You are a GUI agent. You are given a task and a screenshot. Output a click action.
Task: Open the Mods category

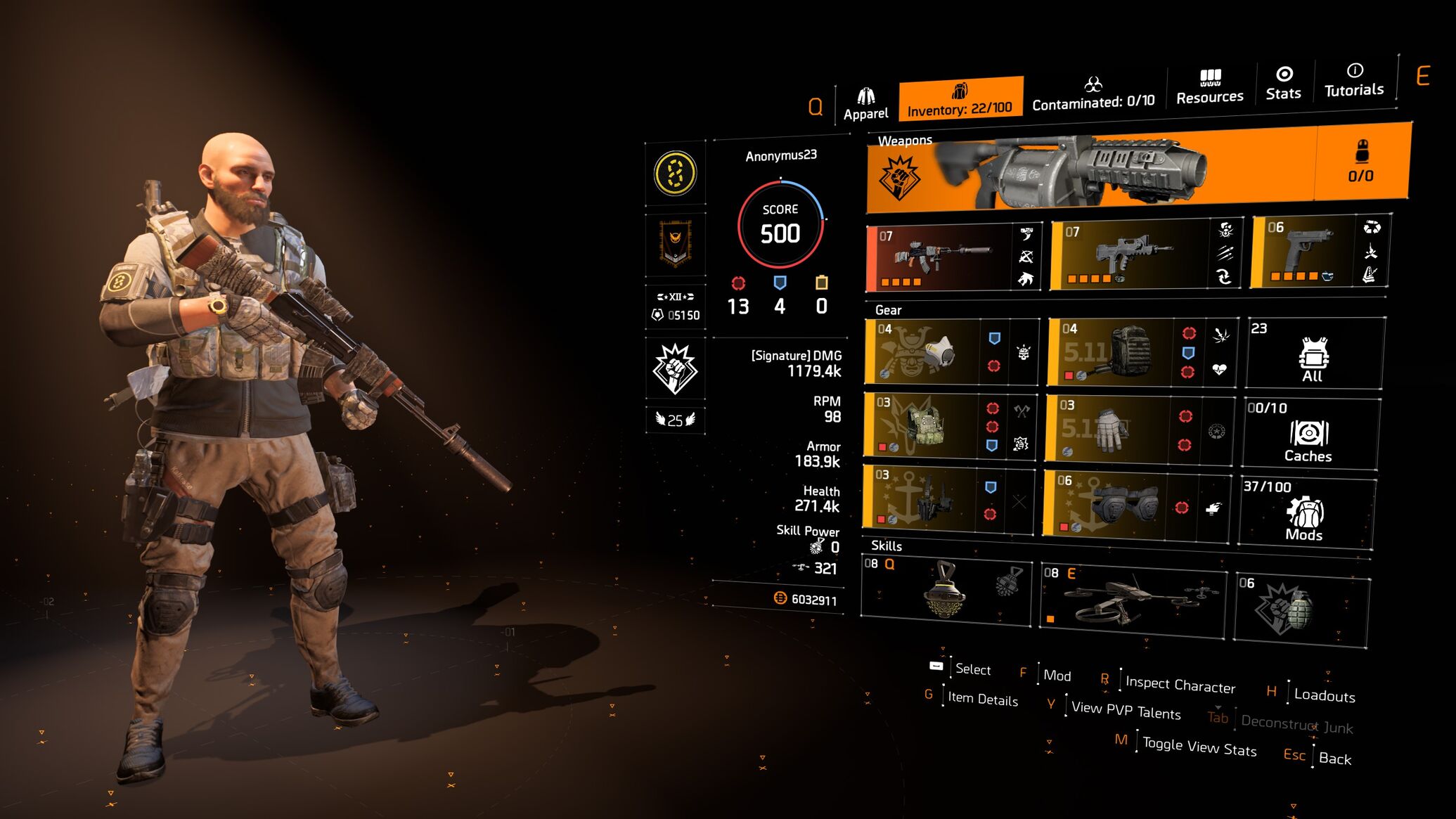pos(1304,513)
